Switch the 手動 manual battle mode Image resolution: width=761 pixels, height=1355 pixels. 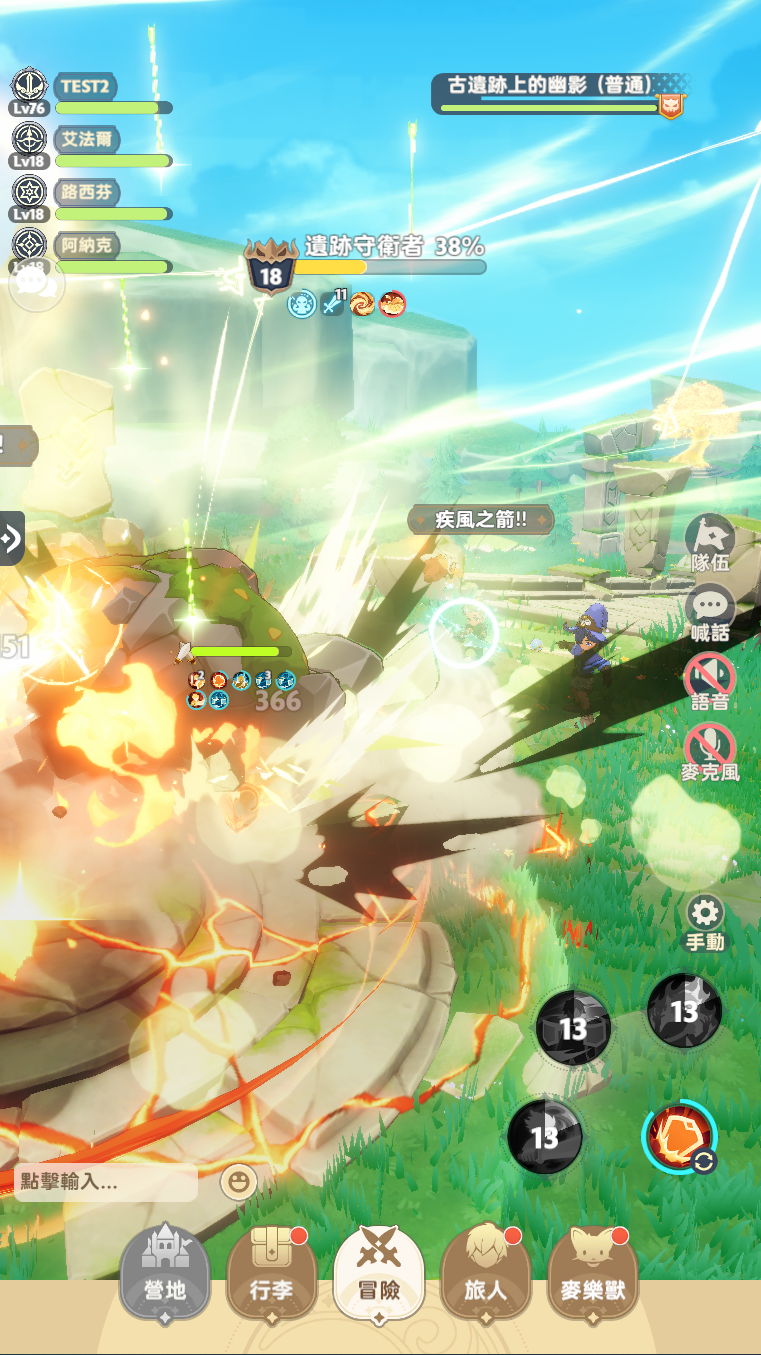point(706,922)
